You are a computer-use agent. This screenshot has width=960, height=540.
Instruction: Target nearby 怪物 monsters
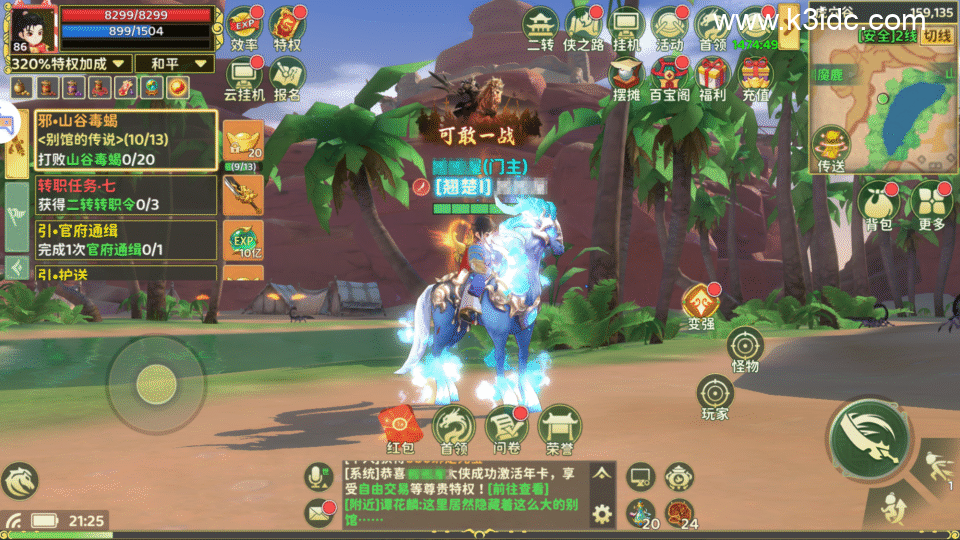tap(745, 348)
